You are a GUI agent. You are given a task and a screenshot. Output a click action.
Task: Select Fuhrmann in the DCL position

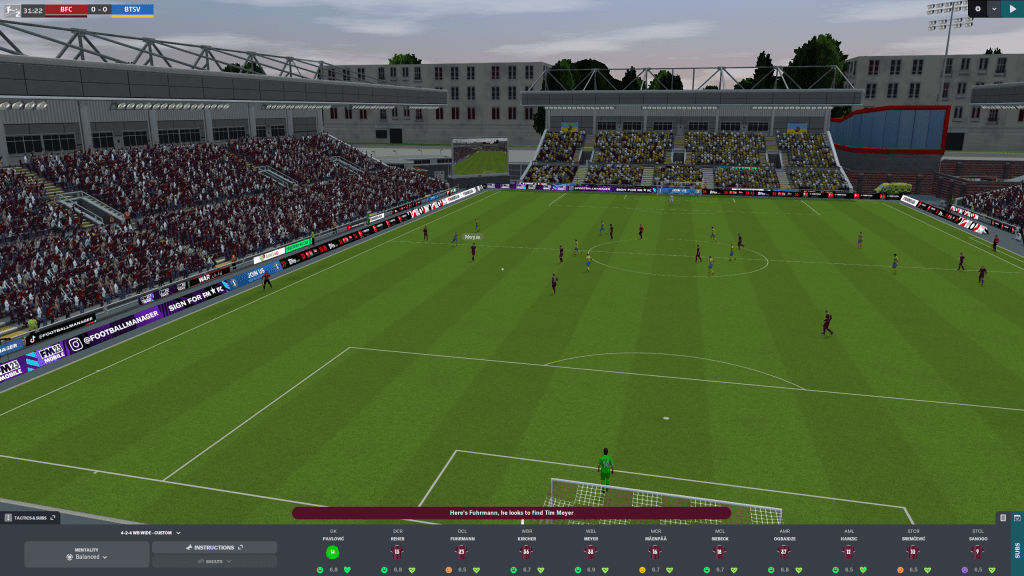tap(461, 552)
